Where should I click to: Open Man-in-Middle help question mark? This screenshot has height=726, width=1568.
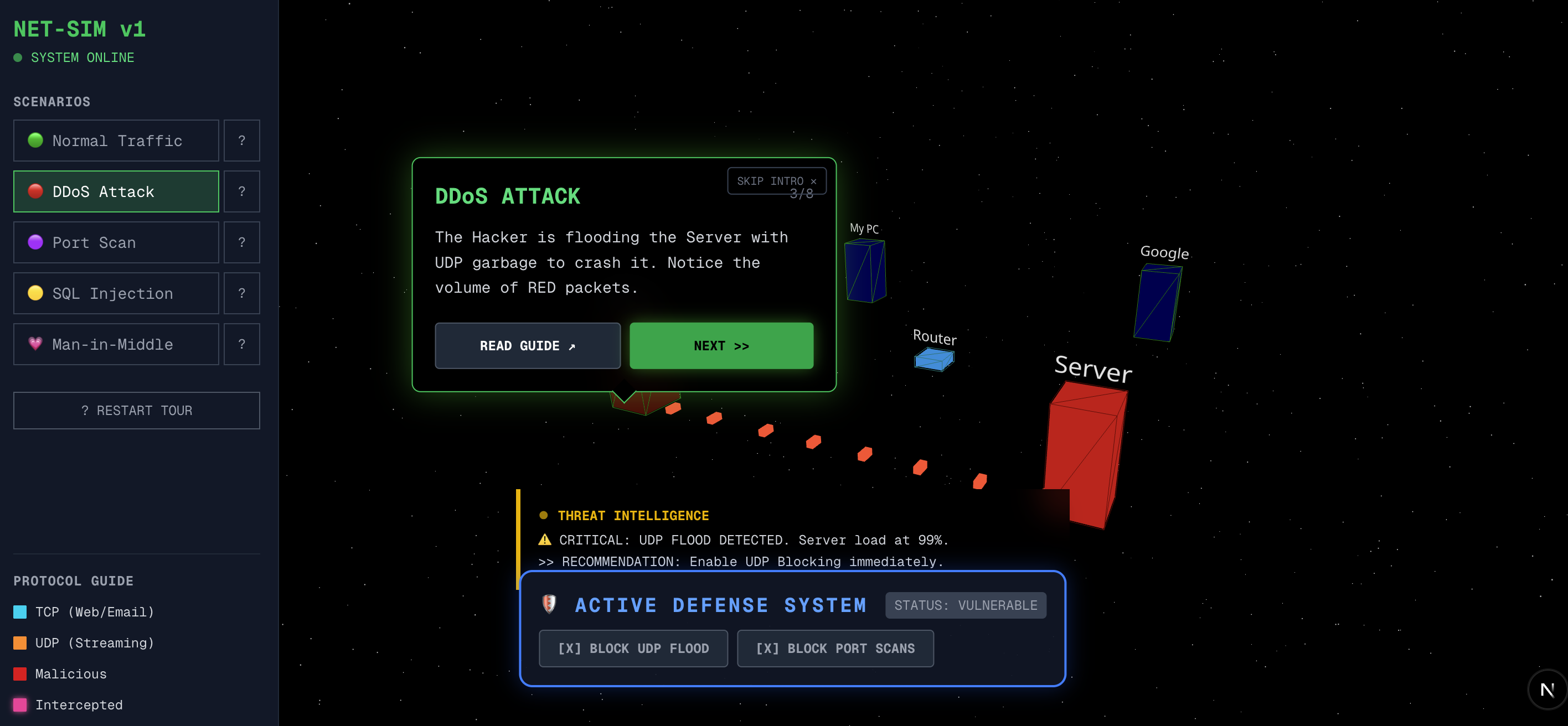[x=241, y=344]
